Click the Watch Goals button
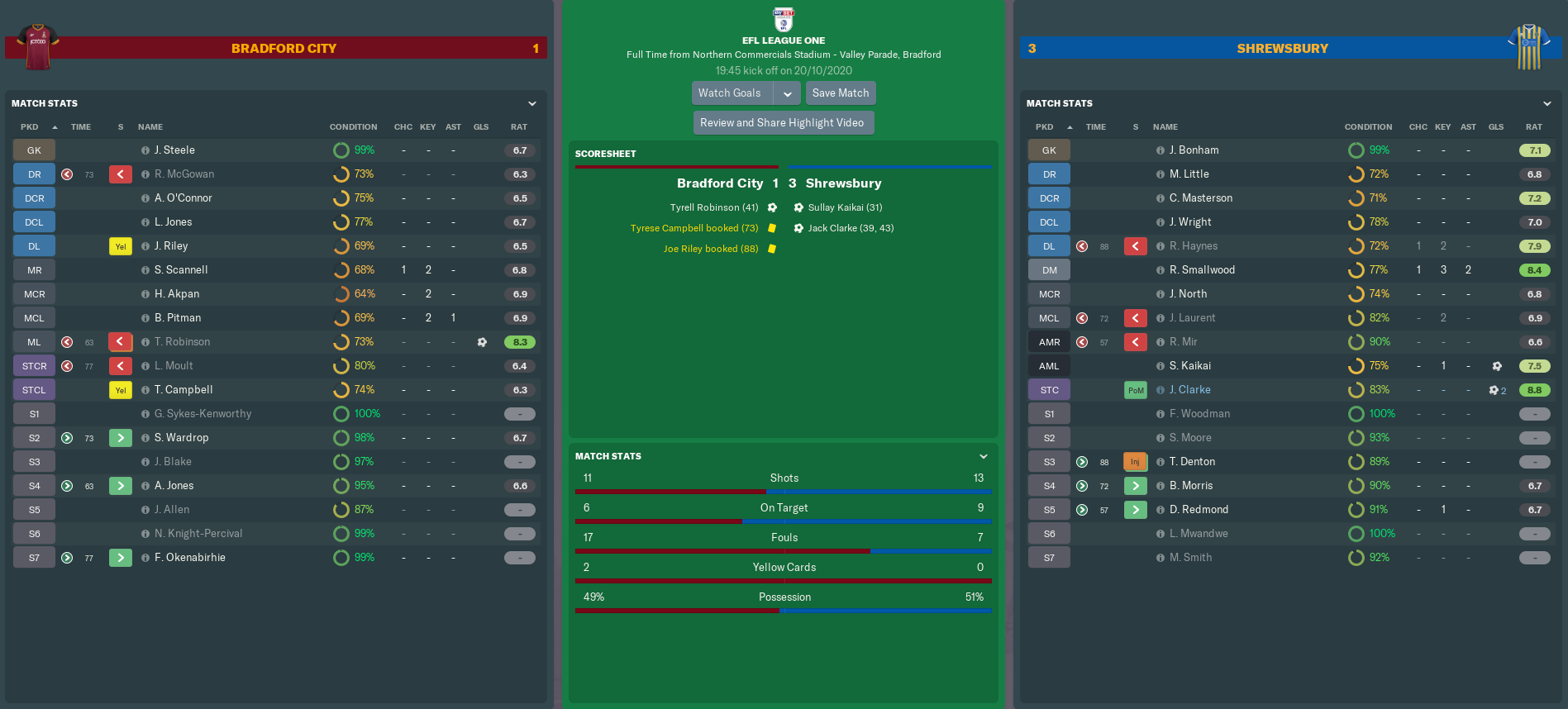This screenshot has height=709, width=1568. tap(731, 93)
